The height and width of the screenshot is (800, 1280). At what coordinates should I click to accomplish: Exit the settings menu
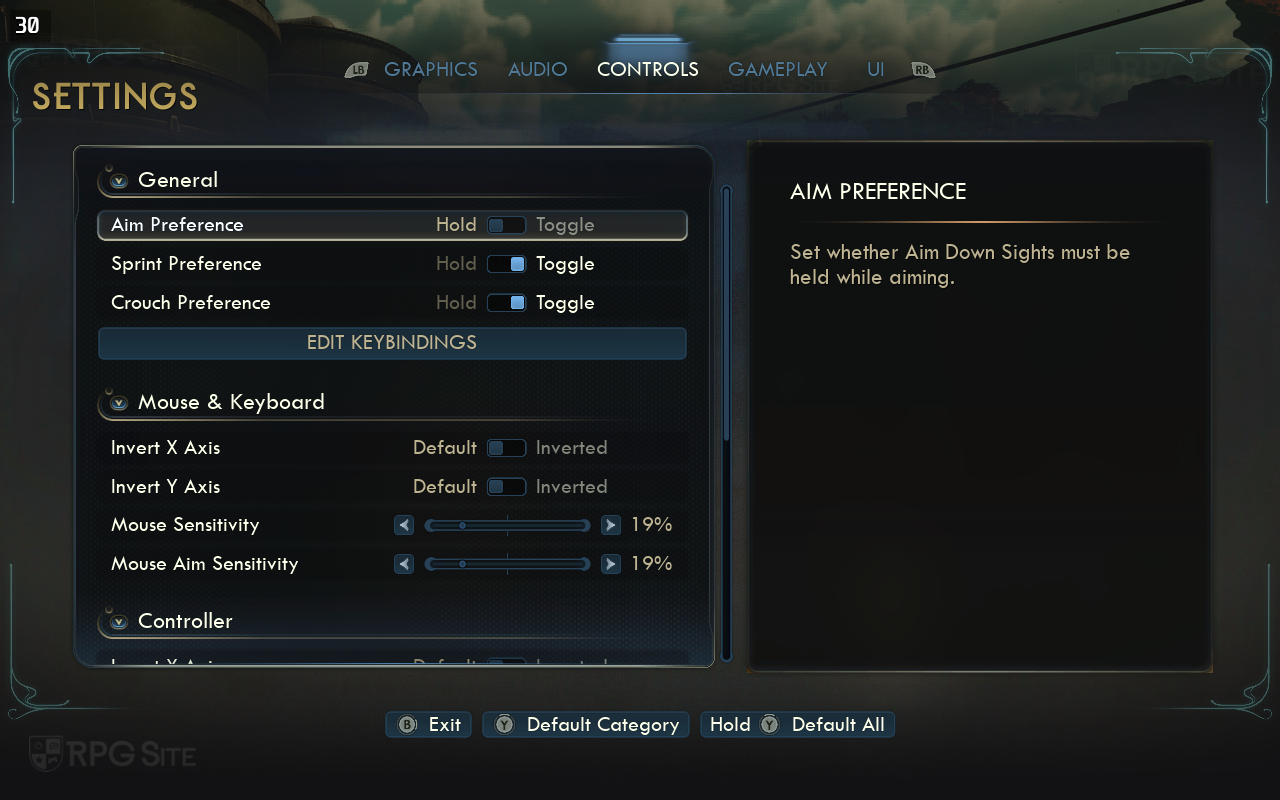pyautogui.click(x=430, y=725)
